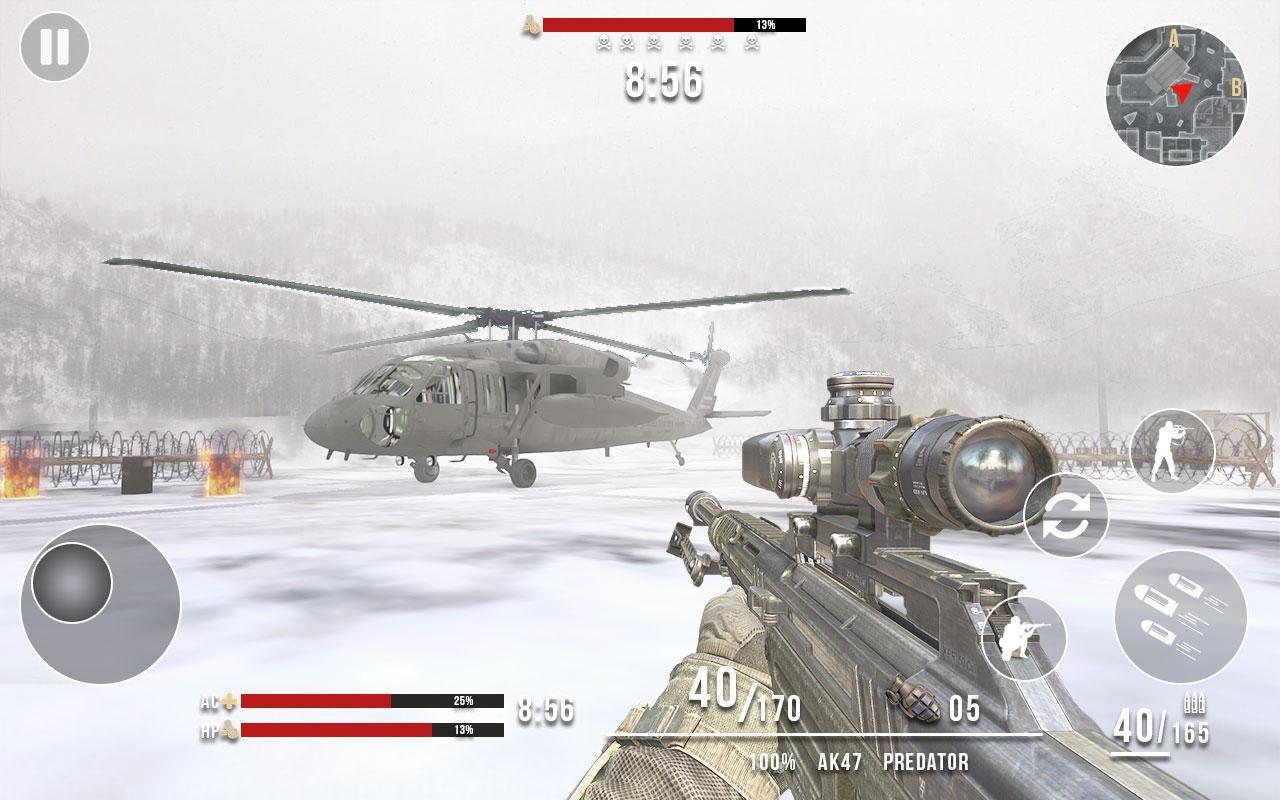Tap the grenade badge next to HP bar
This screenshot has width=1280, height=800.
point(231,727)
